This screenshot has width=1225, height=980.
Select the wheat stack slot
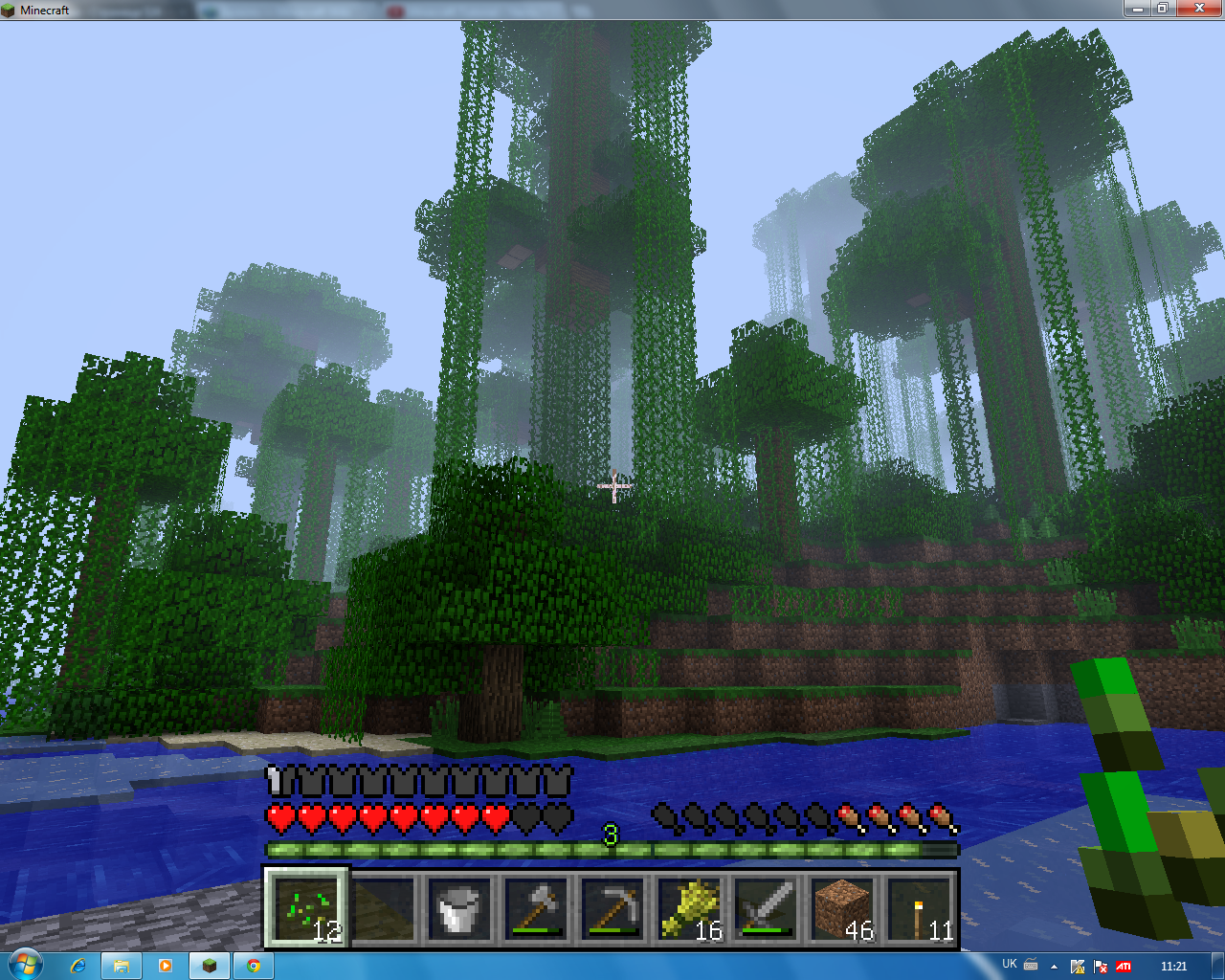(x=688, y=907)
